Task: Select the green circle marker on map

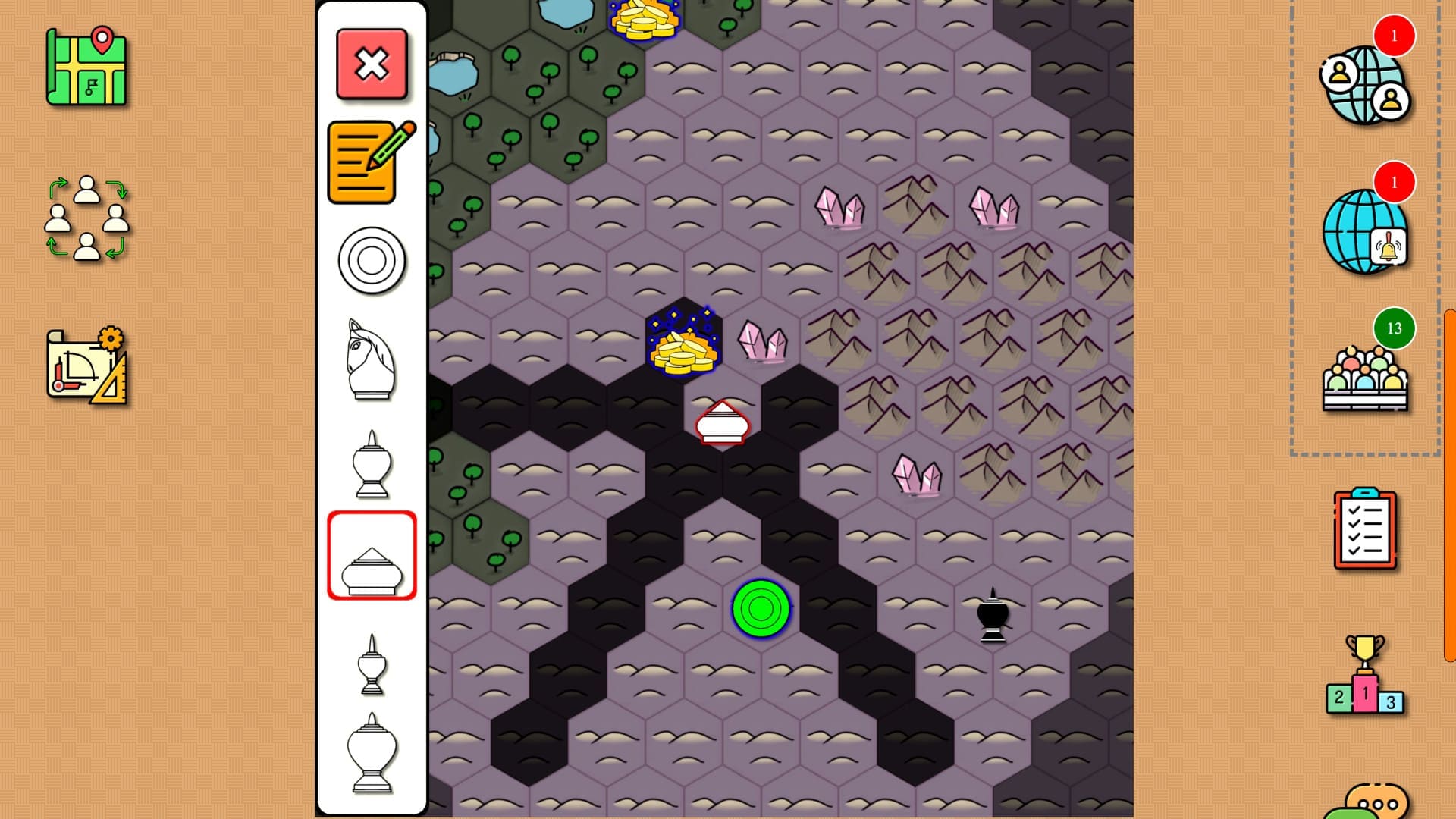Action: 761,607
